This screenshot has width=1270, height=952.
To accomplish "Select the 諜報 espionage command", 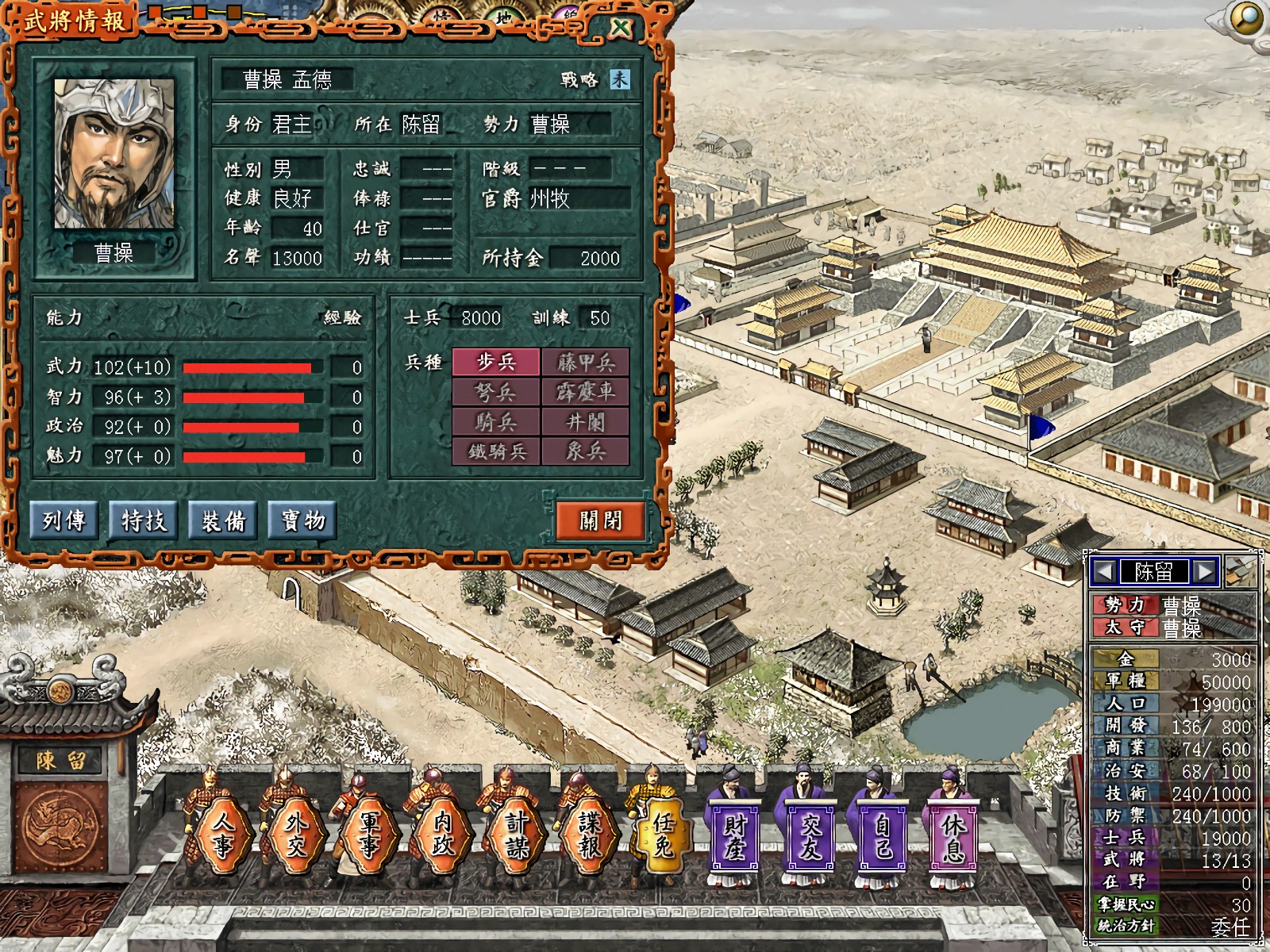I will (590, 835).
